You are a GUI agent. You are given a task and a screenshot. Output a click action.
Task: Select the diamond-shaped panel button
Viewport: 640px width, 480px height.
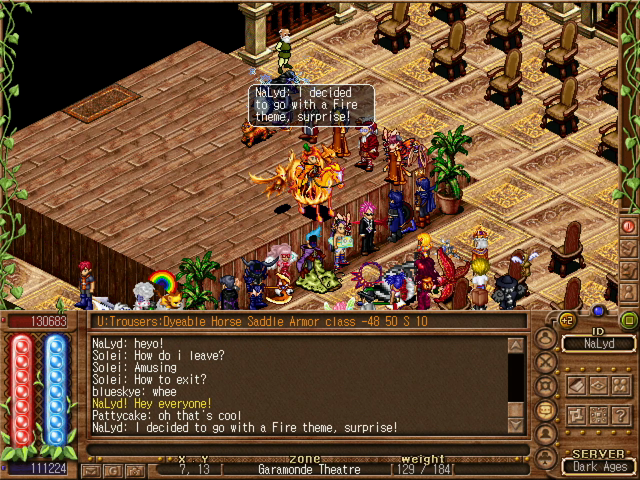(x=597, y=385)
